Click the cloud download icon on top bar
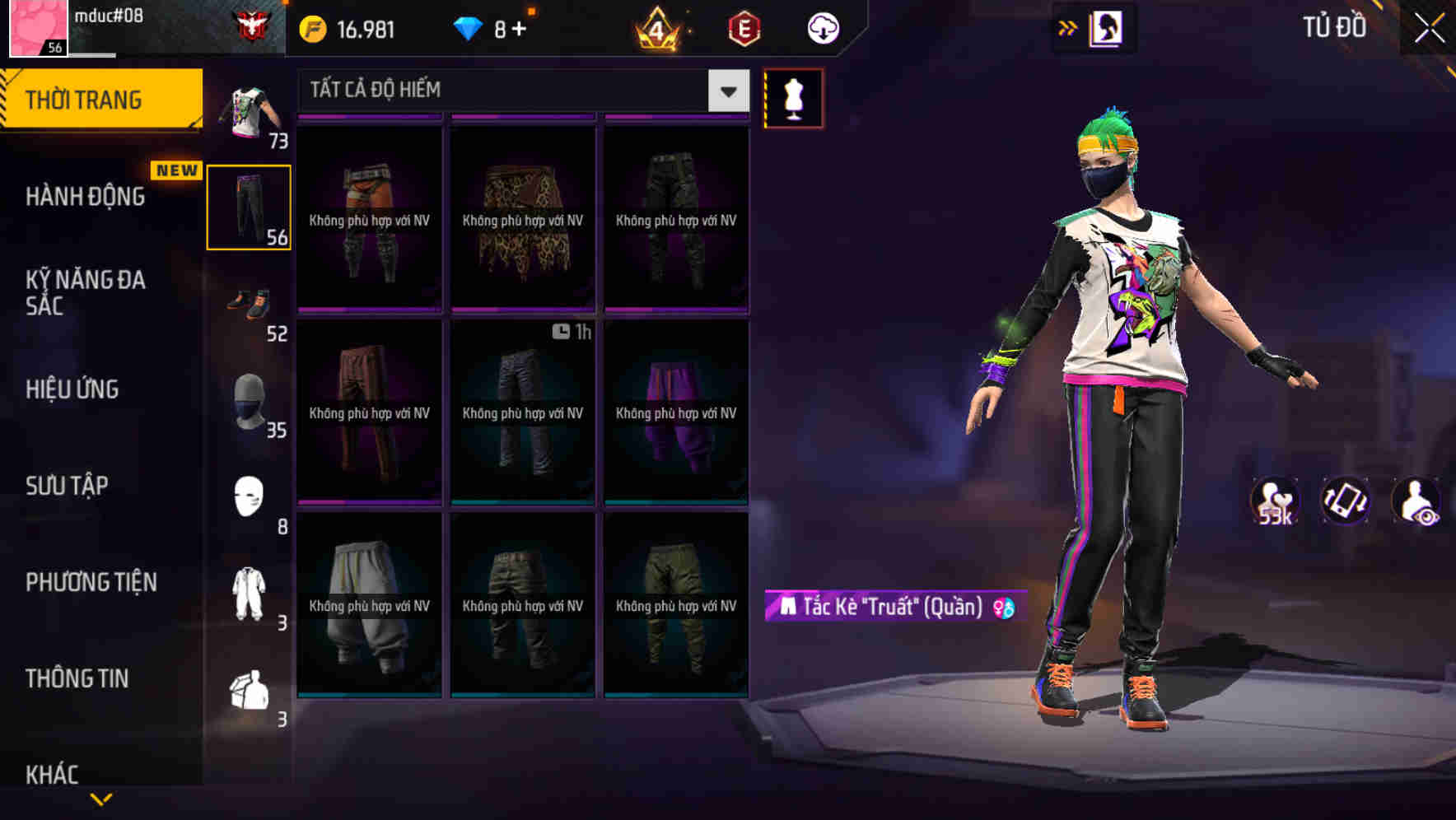Screen dimensions: 1456x820 tap(823, 27)
